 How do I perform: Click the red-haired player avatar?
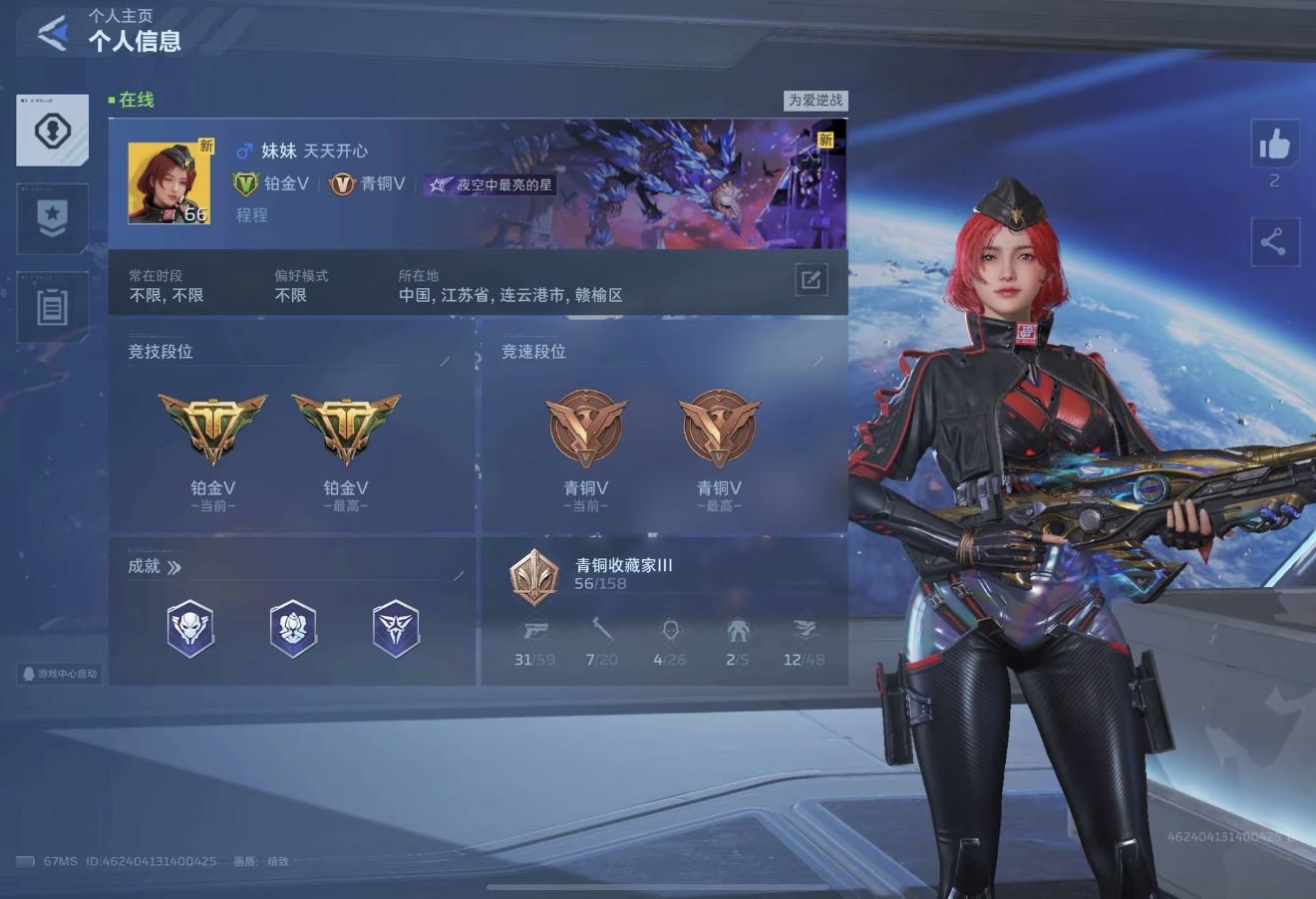click(168, 183)
